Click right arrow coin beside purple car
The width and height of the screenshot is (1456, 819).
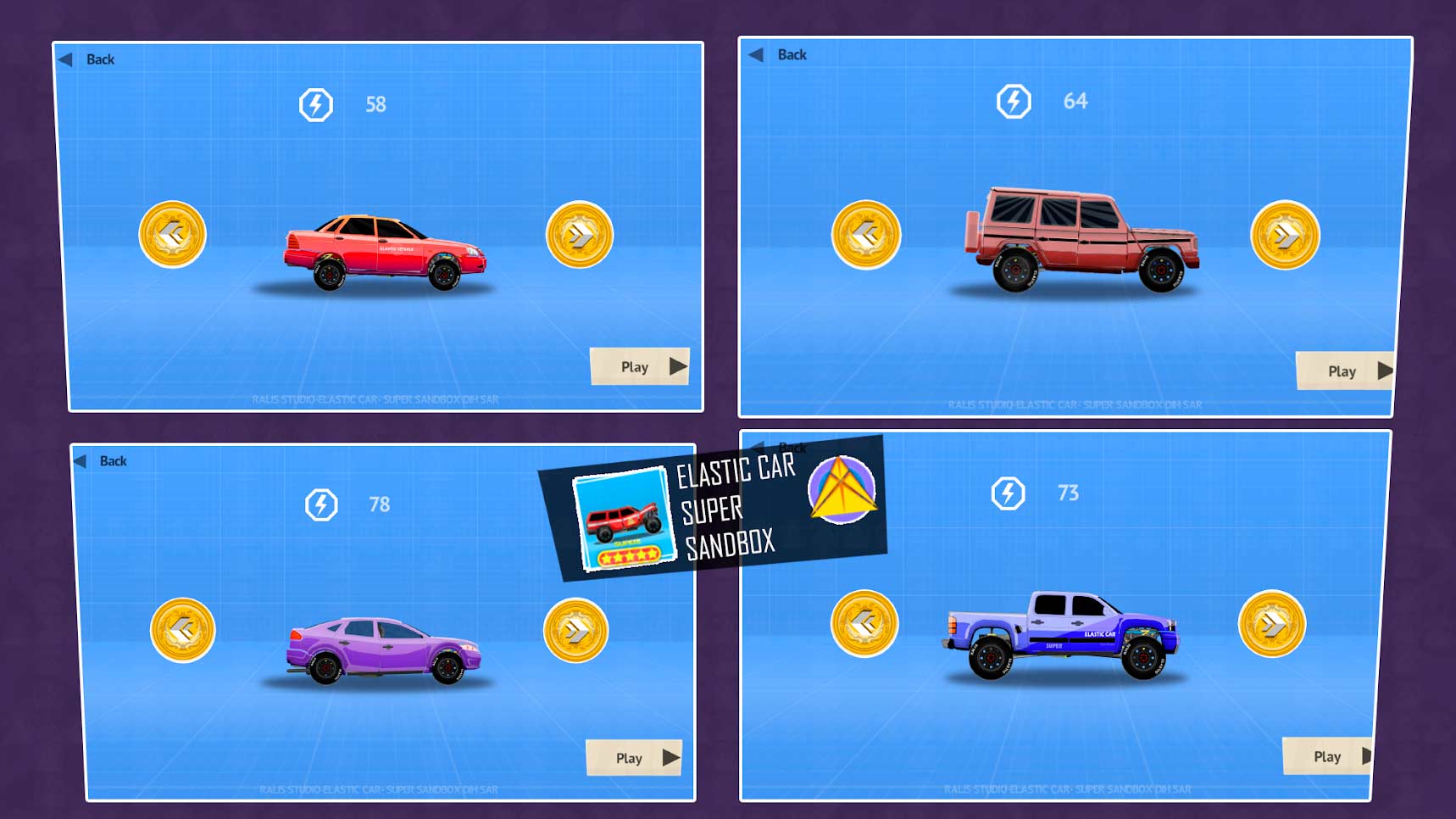(575, 630)
